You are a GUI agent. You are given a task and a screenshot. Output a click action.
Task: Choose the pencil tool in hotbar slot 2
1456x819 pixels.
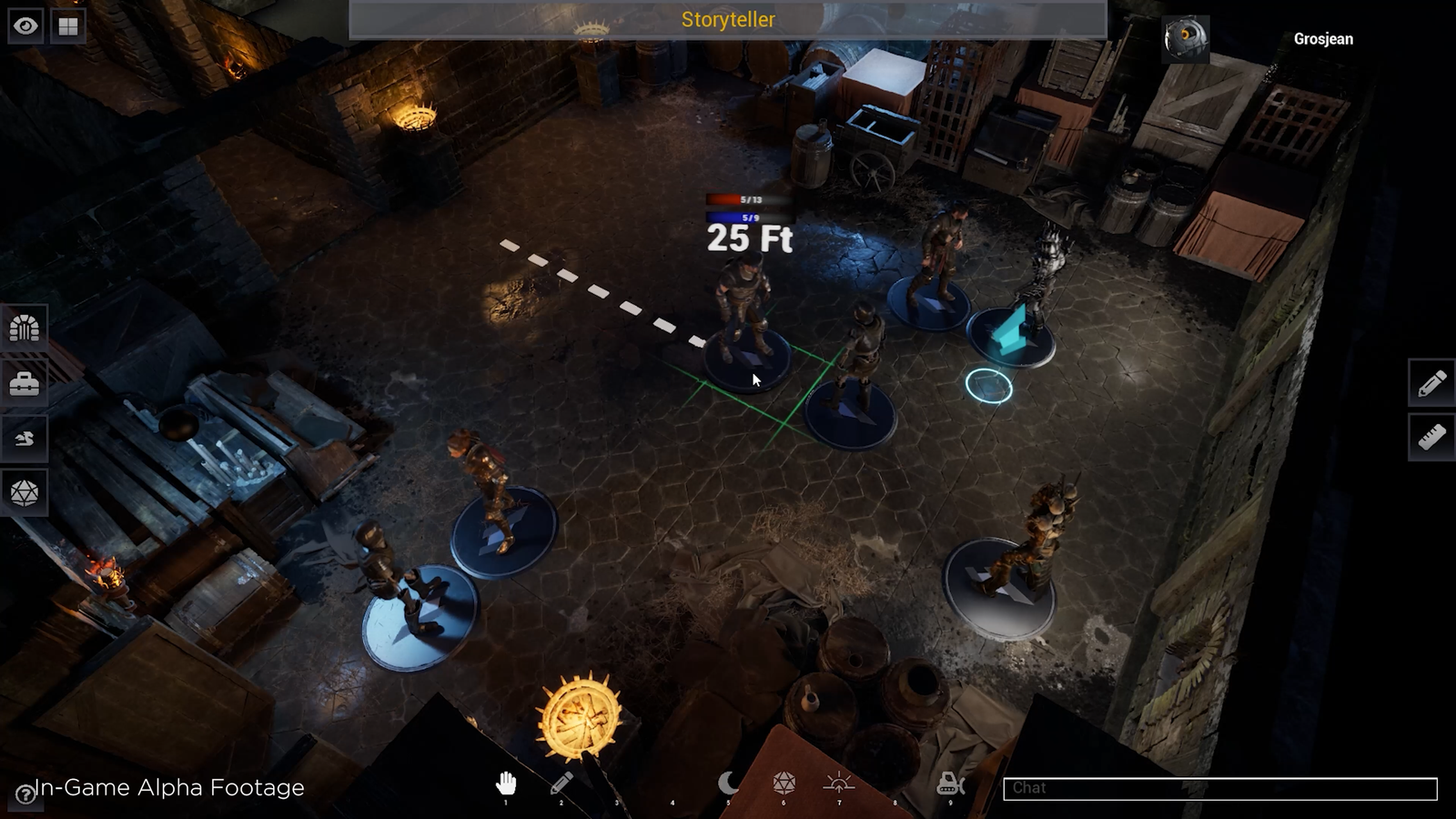pyautogui.click(x=561, y=784)
